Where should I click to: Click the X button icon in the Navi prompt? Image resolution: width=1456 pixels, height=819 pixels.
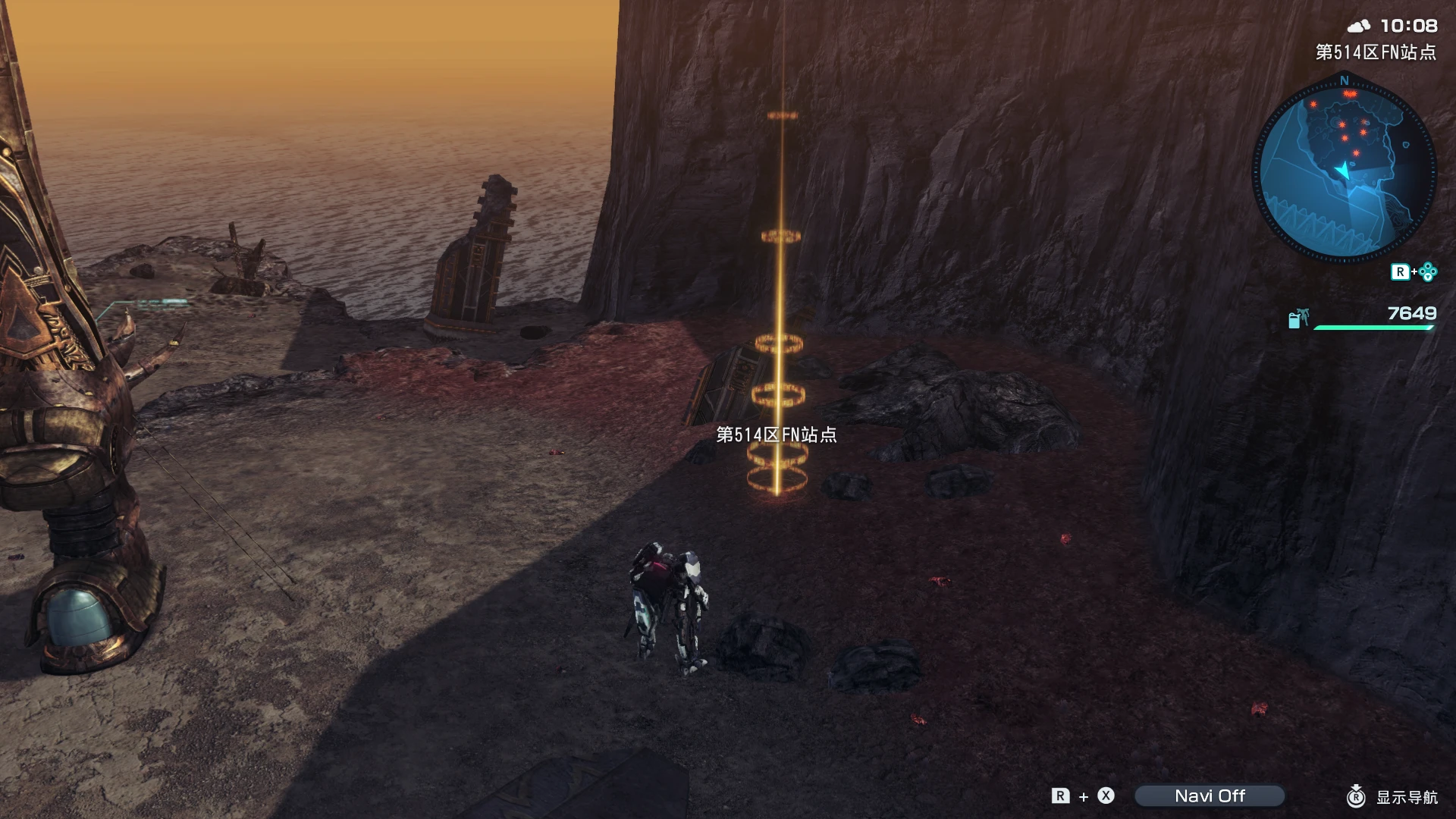pos(1106,795)
